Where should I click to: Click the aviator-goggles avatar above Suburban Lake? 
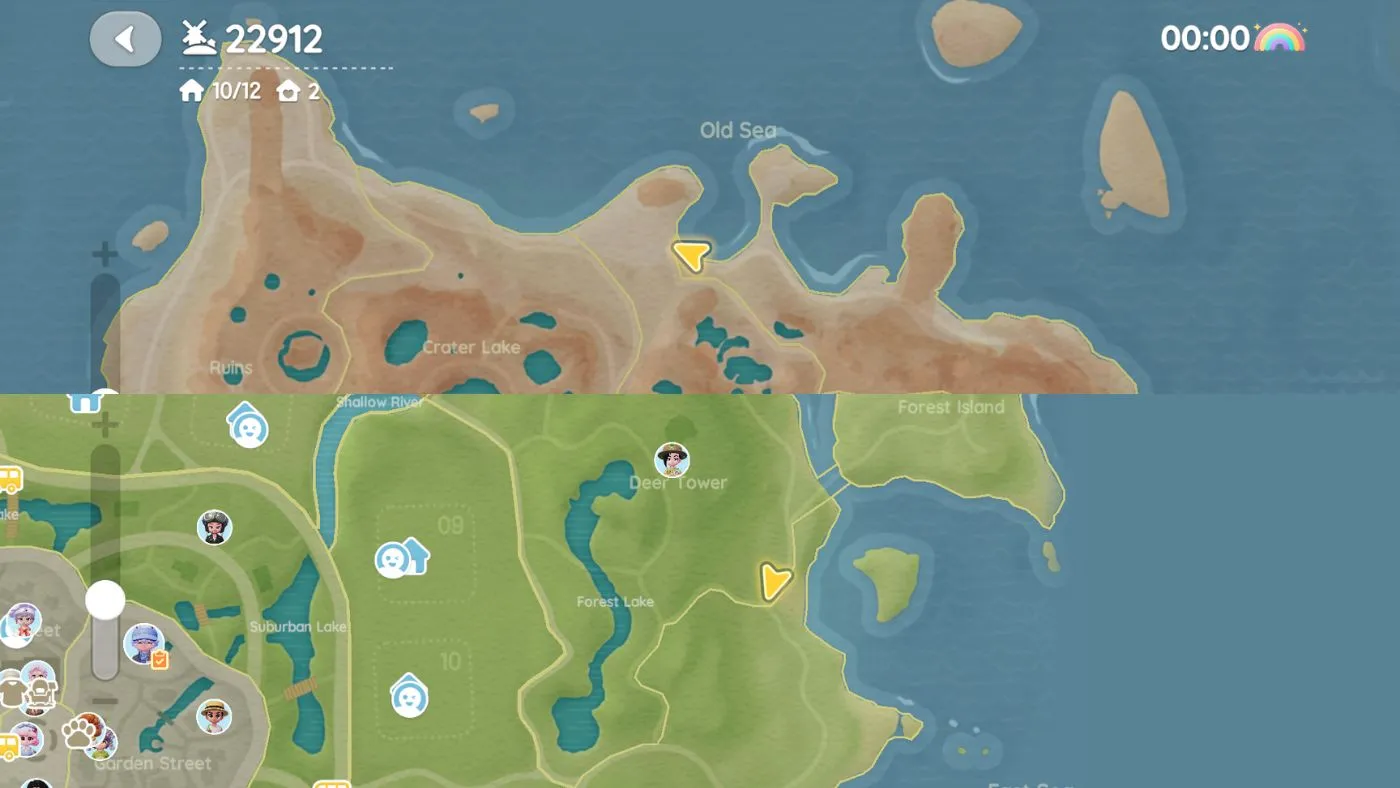[x=214, y=526]
